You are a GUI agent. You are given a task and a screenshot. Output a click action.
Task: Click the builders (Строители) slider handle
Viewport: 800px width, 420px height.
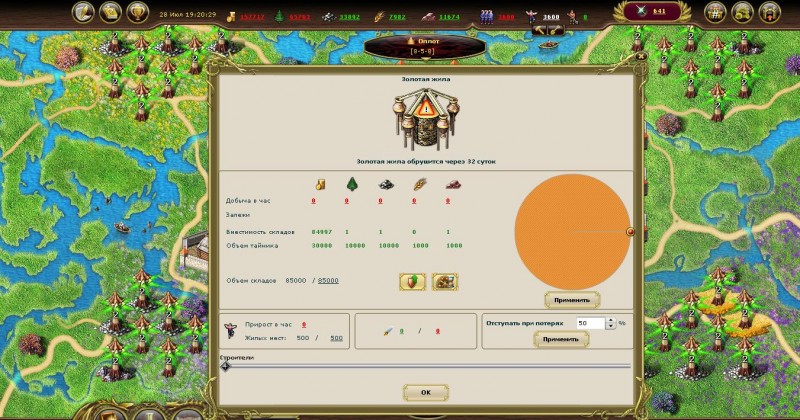[x=225, y=366]
